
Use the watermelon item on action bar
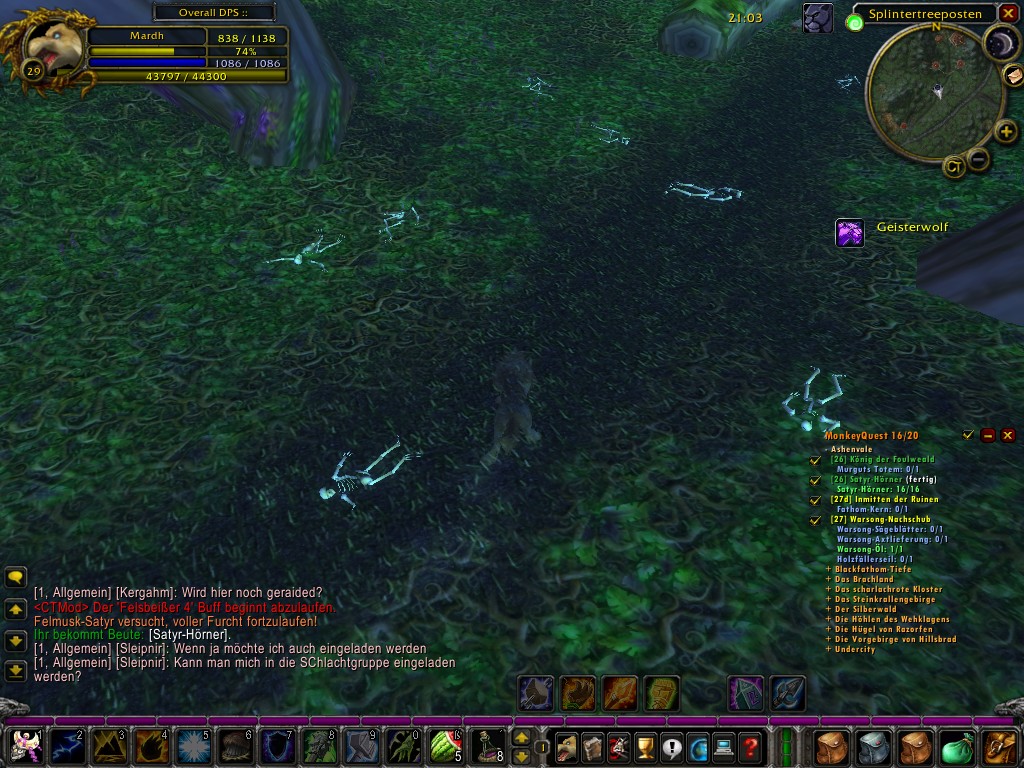tap(445, 746)
